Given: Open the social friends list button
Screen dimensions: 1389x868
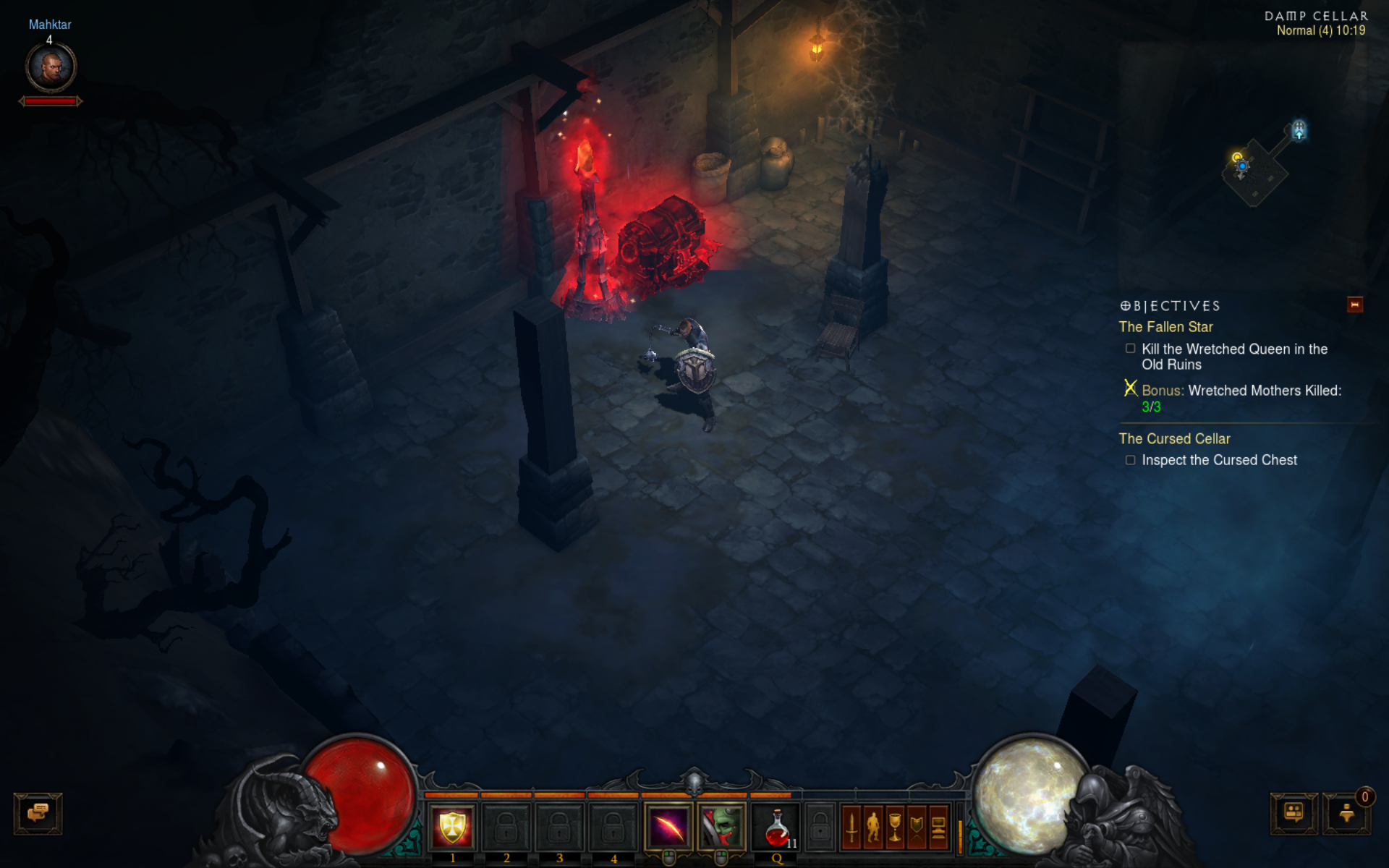Looking at the screenshot, I should click(1294, 813).
